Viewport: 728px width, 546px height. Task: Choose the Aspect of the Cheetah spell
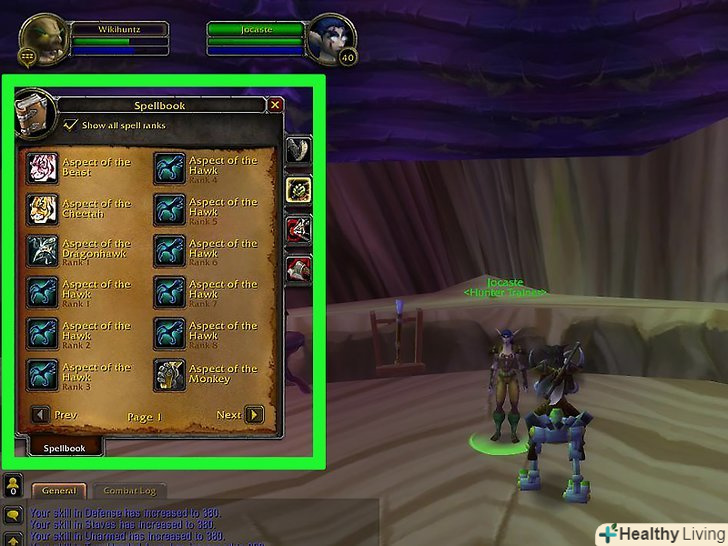click(x=43, y=209)
